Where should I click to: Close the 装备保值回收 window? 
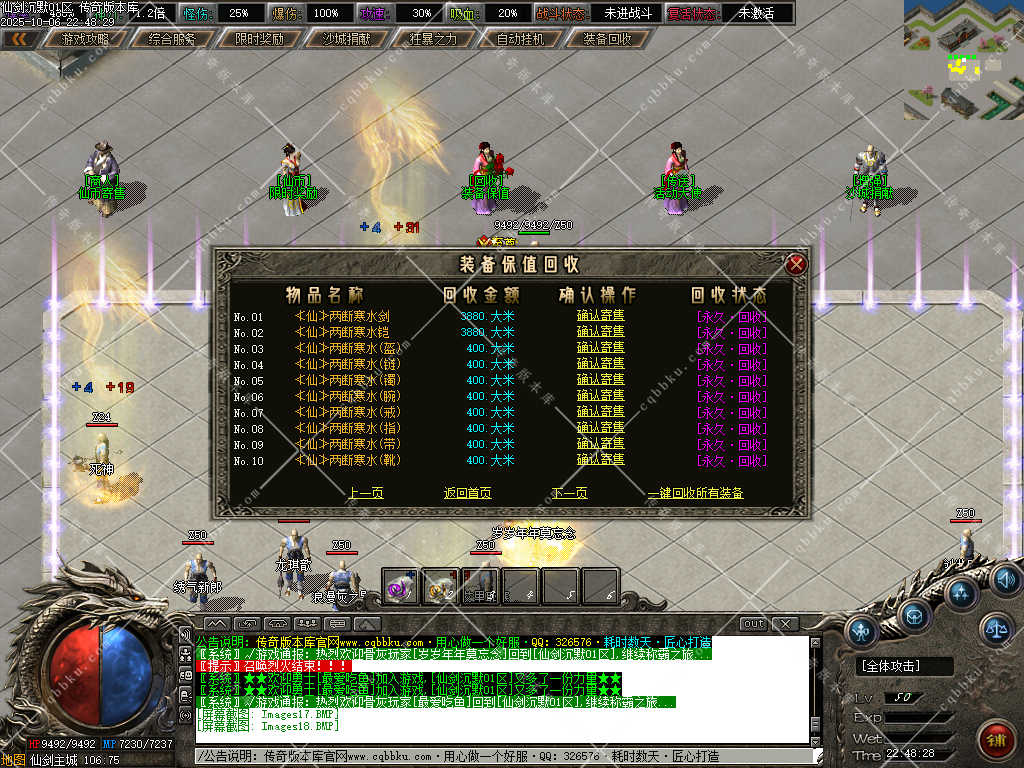click(x=796, y=264)
